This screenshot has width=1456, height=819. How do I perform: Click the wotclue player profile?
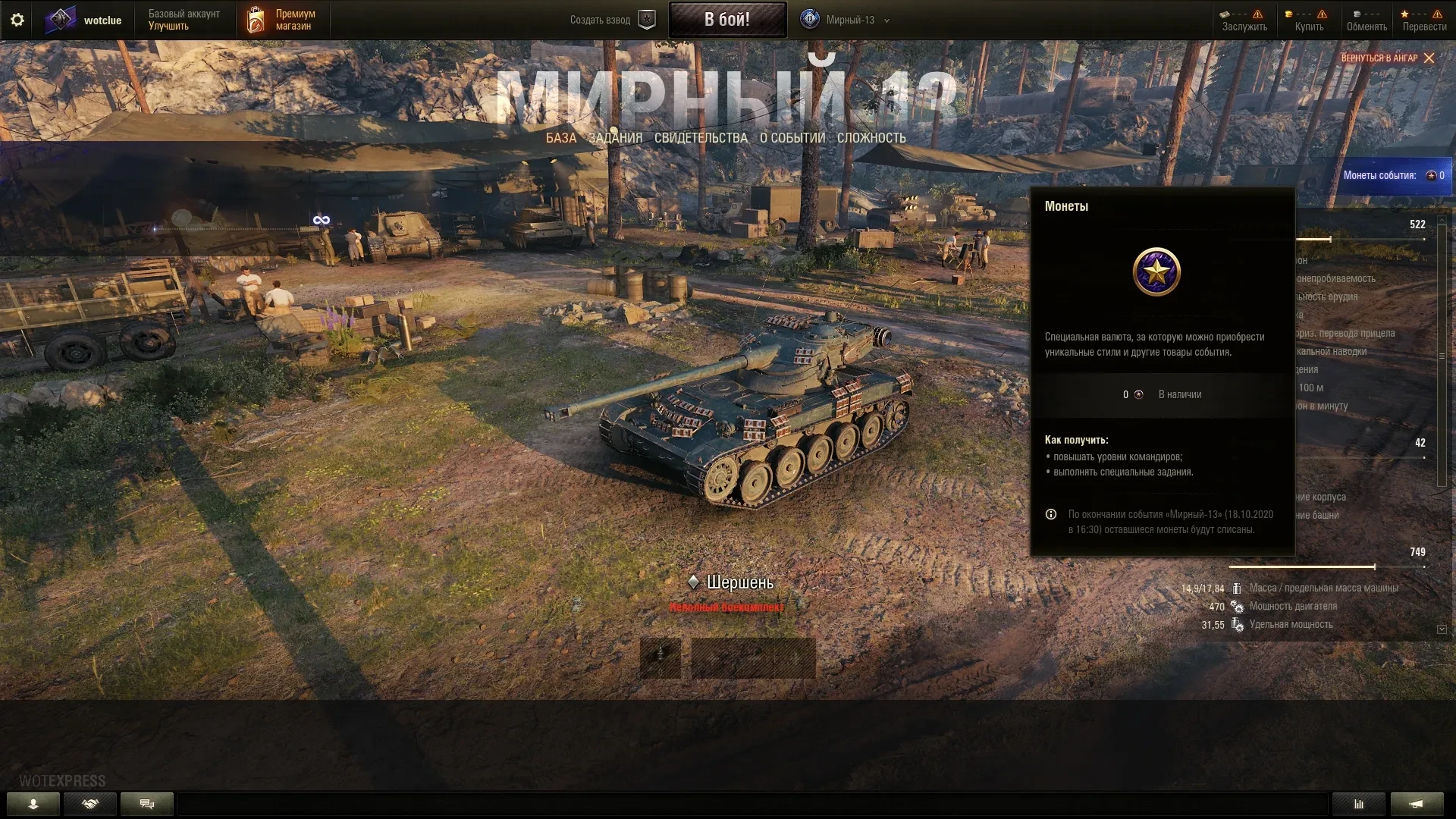84,20
